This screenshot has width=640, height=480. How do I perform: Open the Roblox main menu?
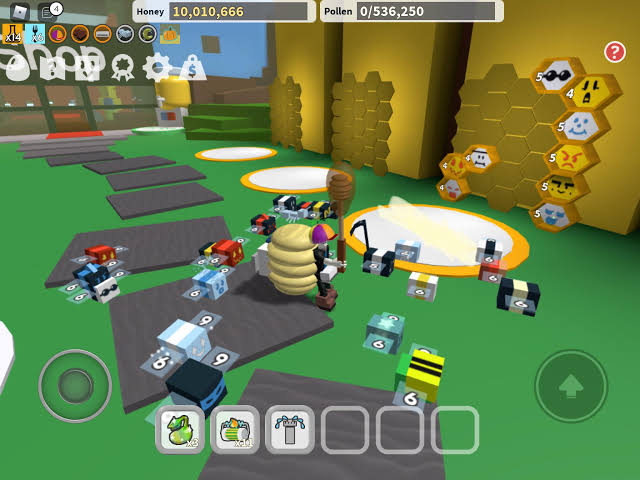(20, 11)
